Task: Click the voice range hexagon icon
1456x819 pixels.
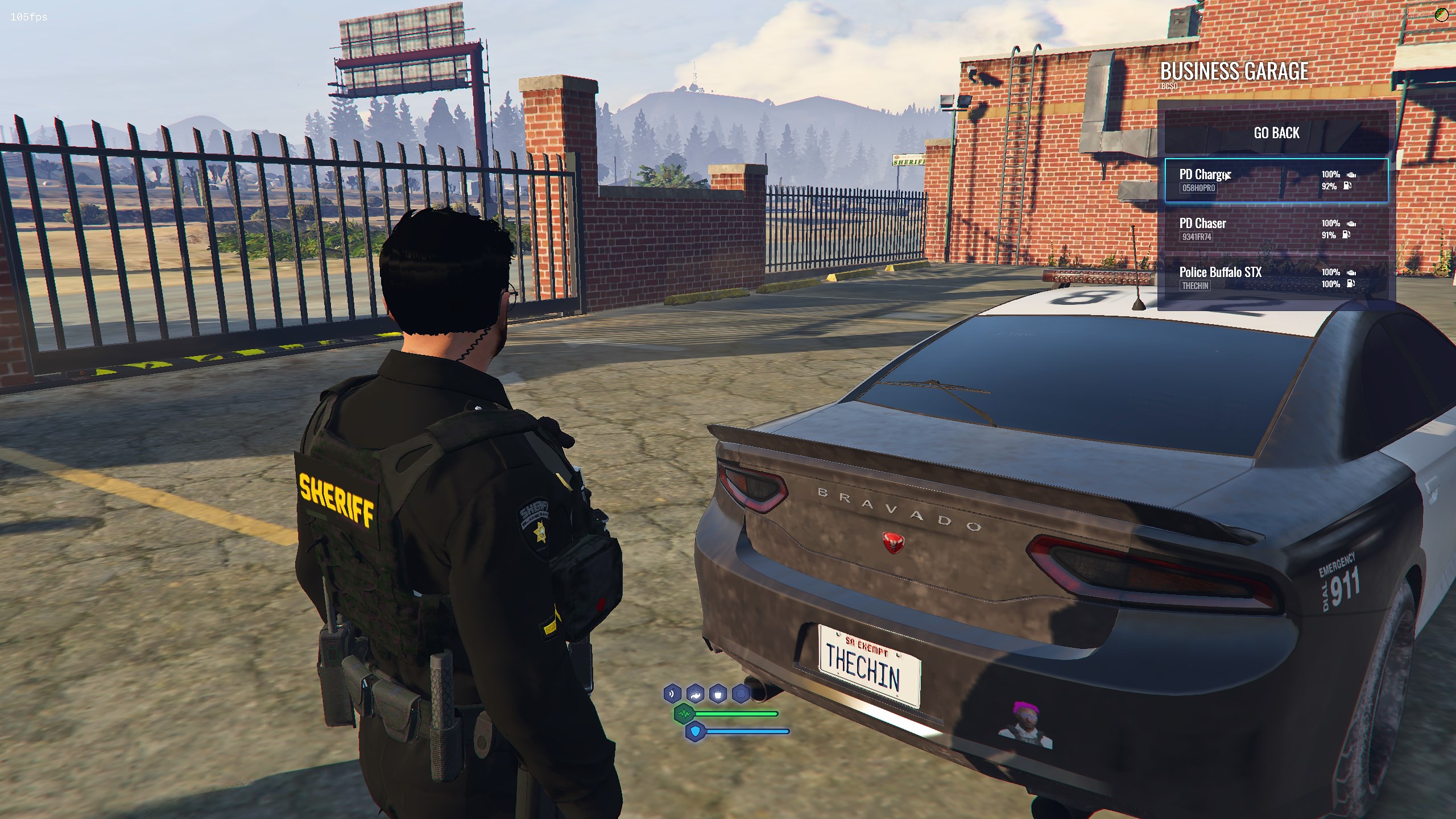Action: point(673,694)
